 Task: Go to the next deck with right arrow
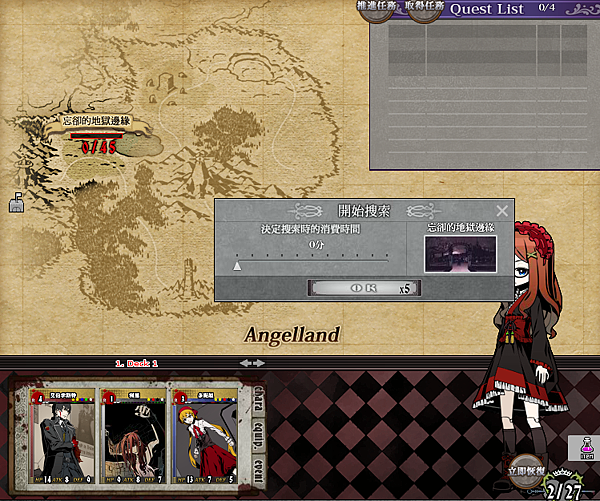259,362
